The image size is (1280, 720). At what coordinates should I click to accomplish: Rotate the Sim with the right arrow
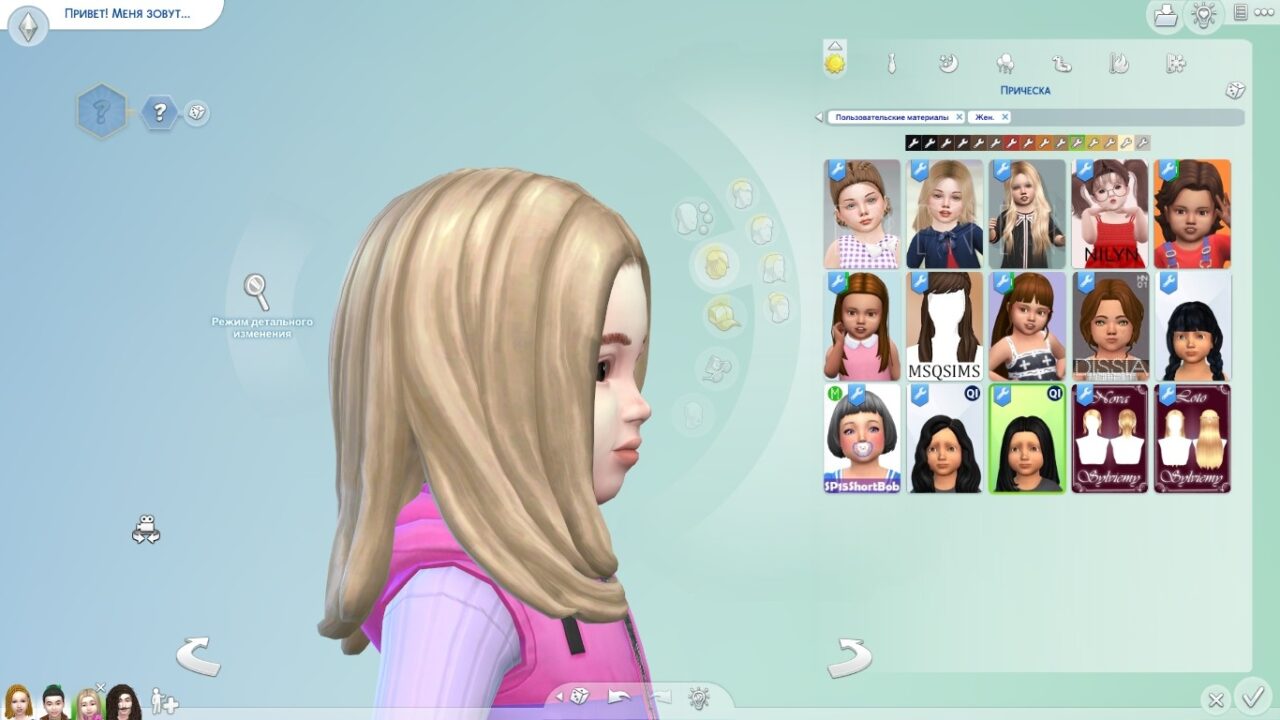tap(849, 657)
